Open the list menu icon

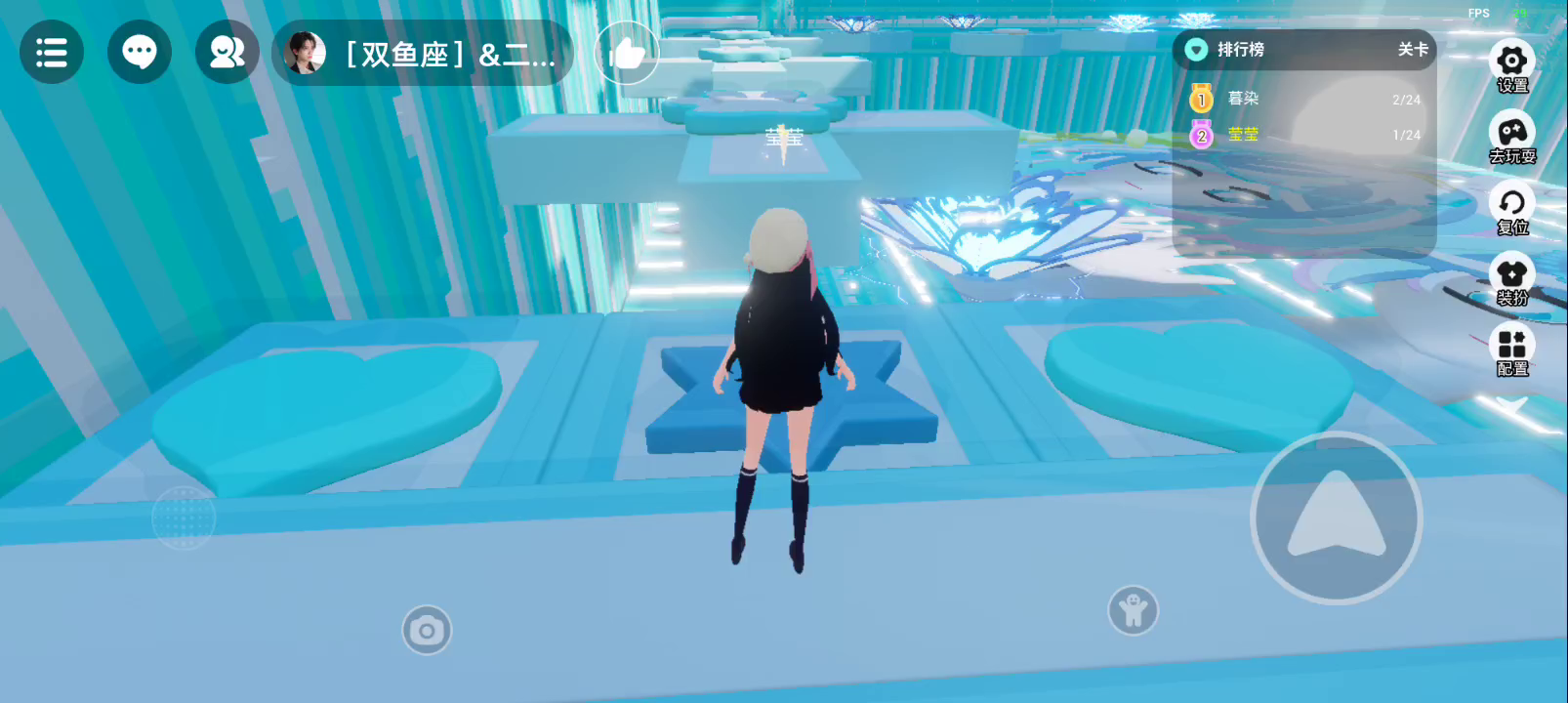pos(52,52)
